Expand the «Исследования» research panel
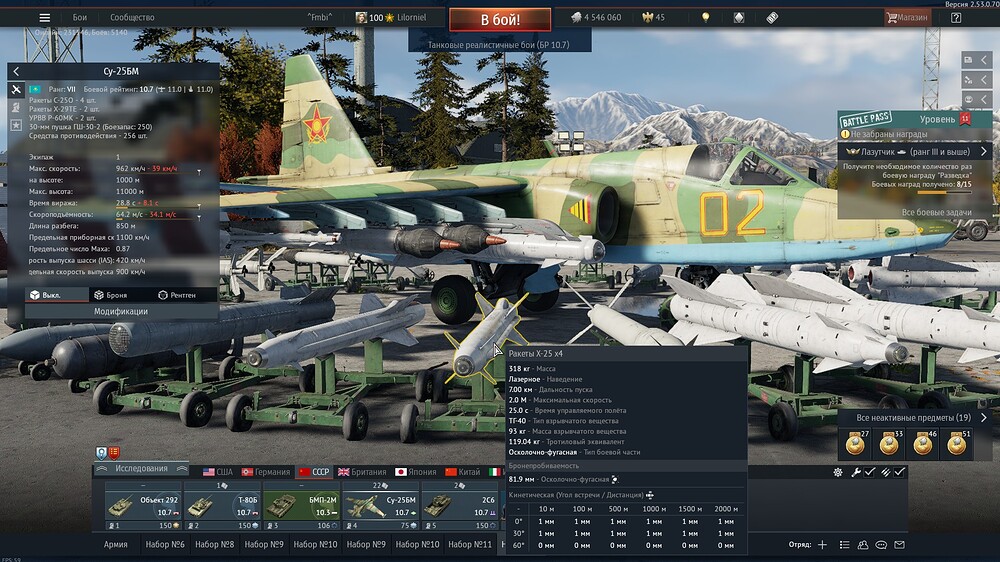 (141, 468)
